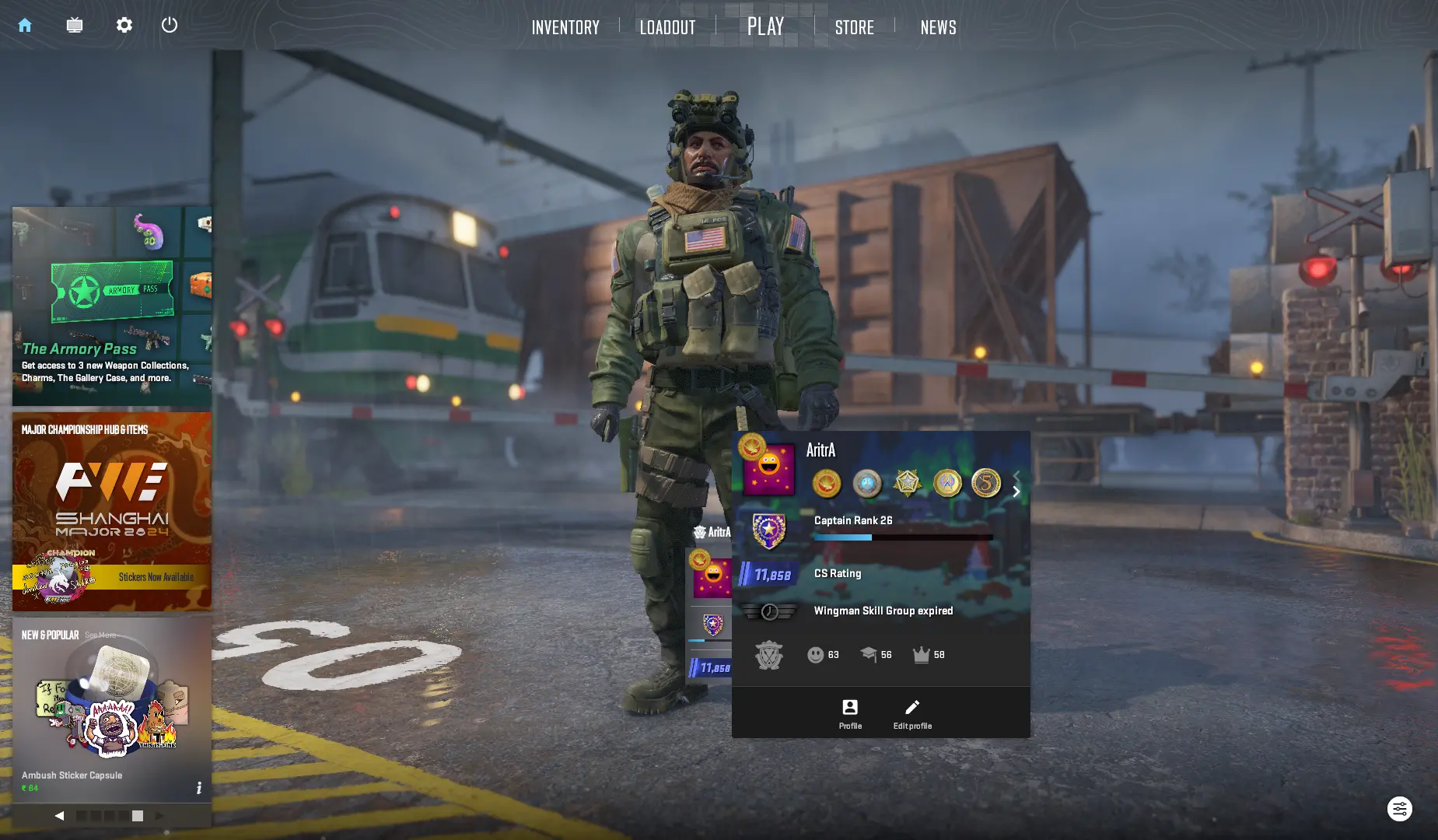Image resolution: width=1438 pixels, height=840 pixels.
Task: Open the vanity settings sliders button
Action: [1399, 809]
